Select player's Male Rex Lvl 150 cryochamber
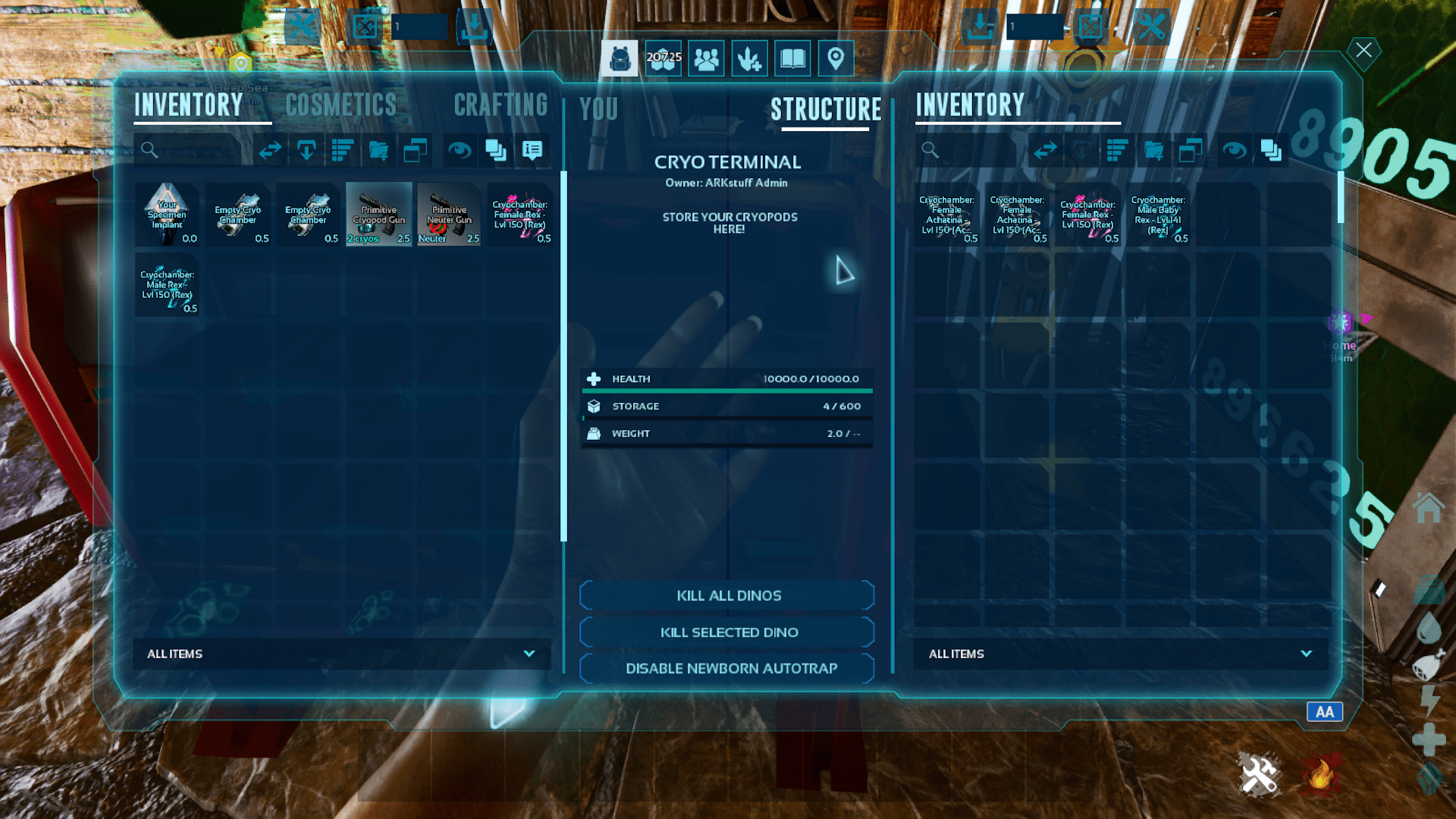1456x819 pixels. [167, 285]
